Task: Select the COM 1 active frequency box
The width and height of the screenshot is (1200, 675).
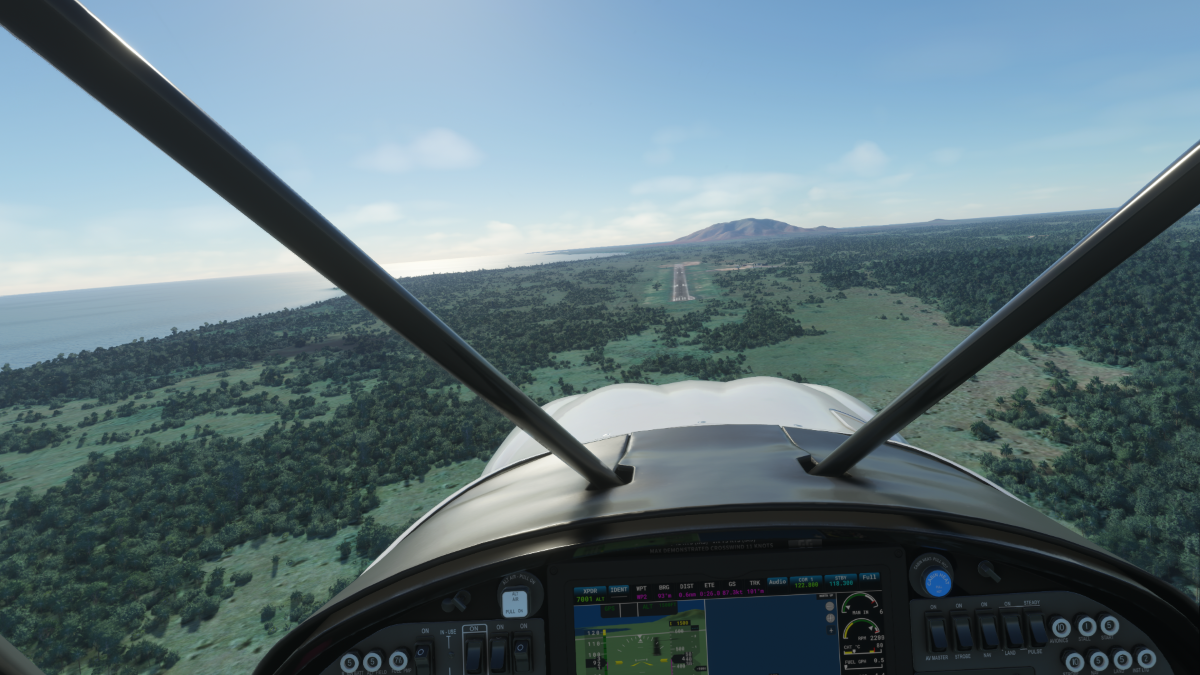Action: coord(806,583)
